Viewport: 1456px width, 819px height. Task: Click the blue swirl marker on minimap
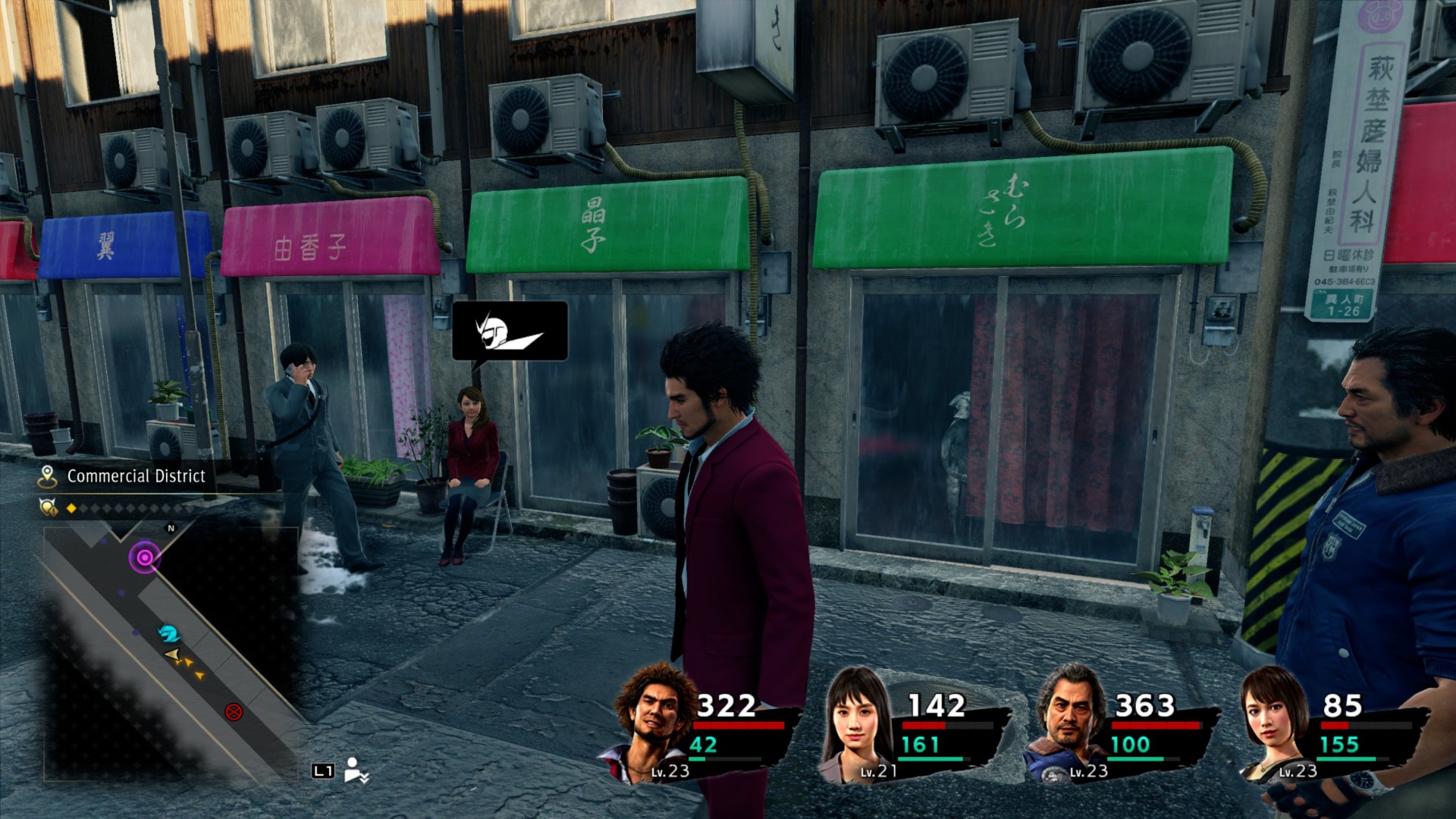point(168,632)
